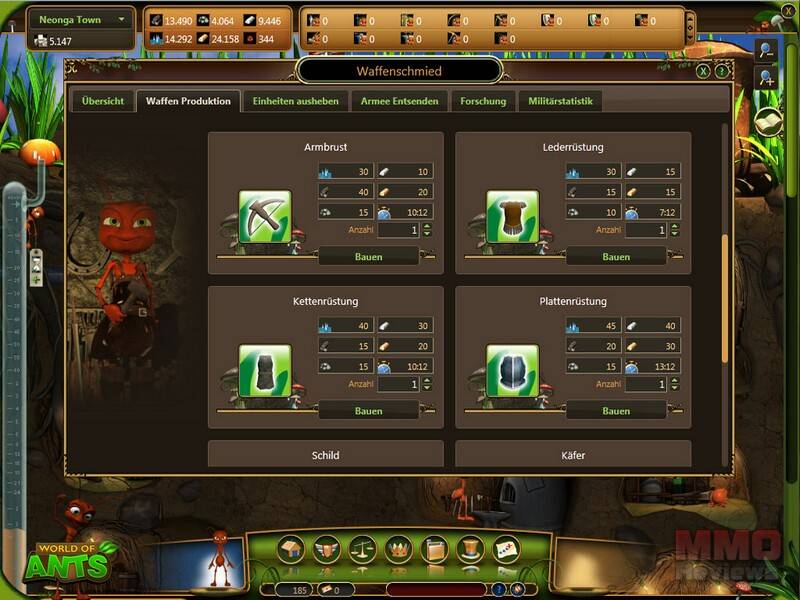This screenshot has width=800, height=600.
Task: Select the Armee Entsenden tab
Action: 398,102
